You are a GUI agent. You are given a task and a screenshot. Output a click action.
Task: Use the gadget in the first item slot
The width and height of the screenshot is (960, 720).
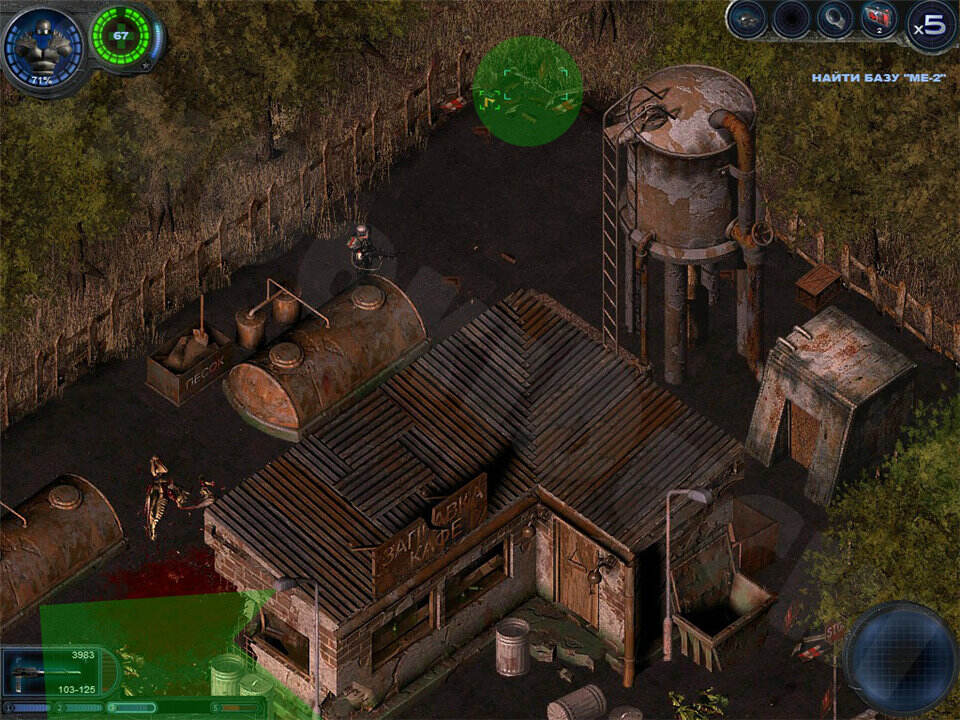747,19
